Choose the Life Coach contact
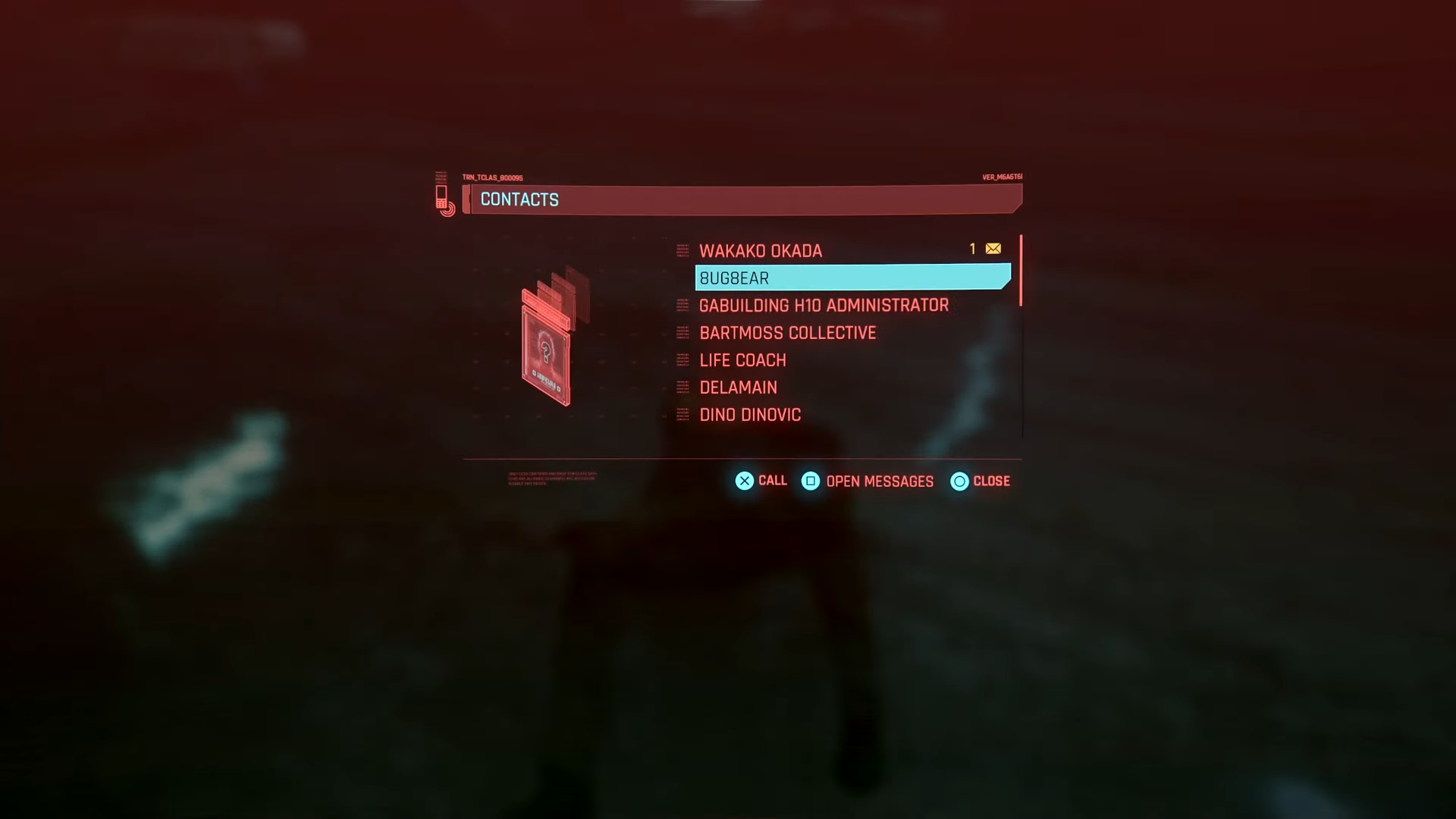 pos(743,360)
